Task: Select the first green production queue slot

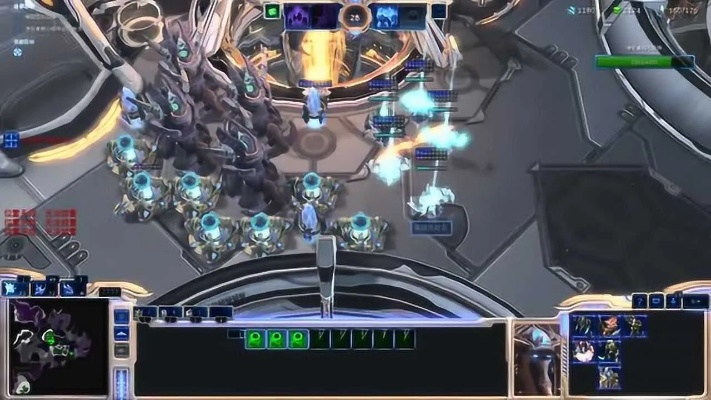Action: point(255,339)
